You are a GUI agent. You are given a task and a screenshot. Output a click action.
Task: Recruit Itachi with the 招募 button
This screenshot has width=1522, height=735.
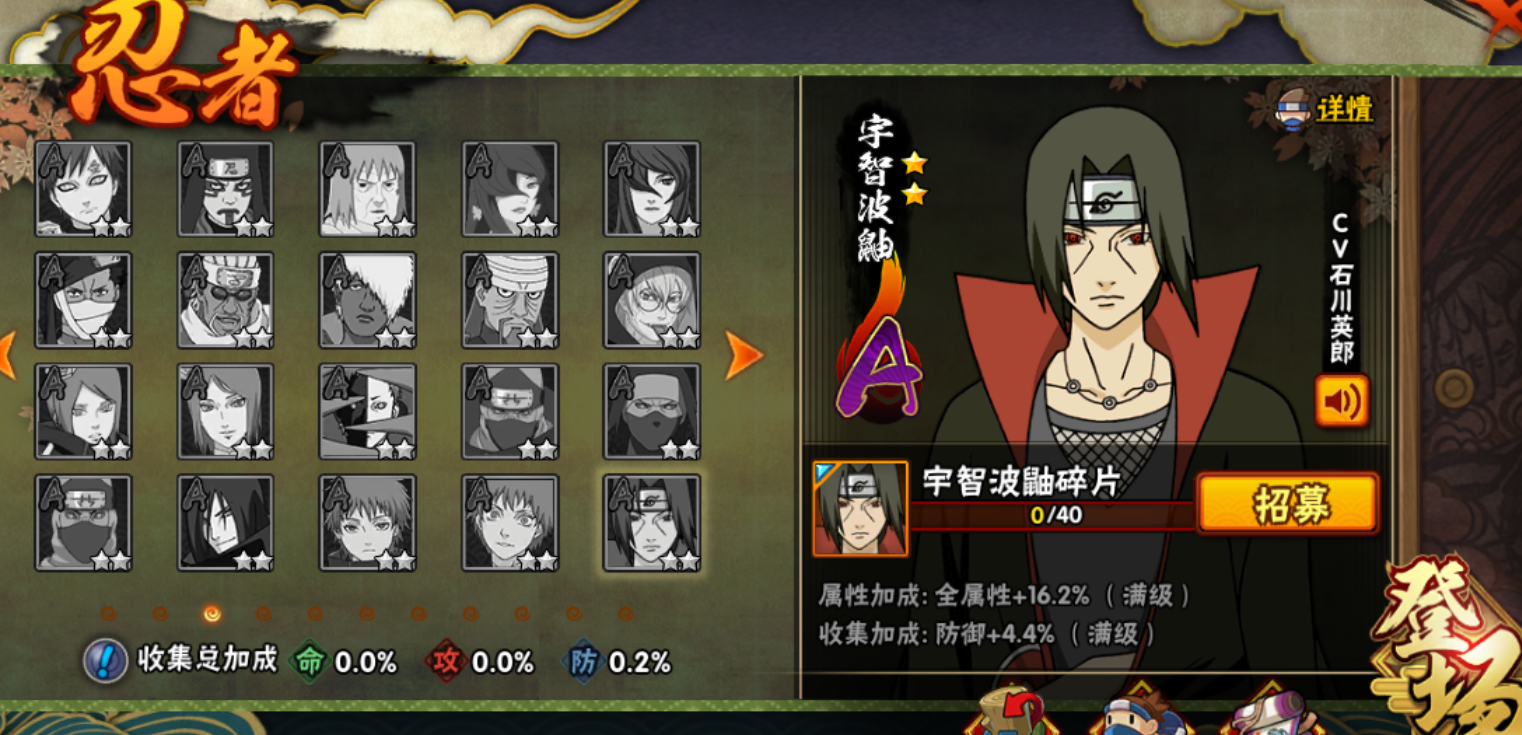[1287, 503]
